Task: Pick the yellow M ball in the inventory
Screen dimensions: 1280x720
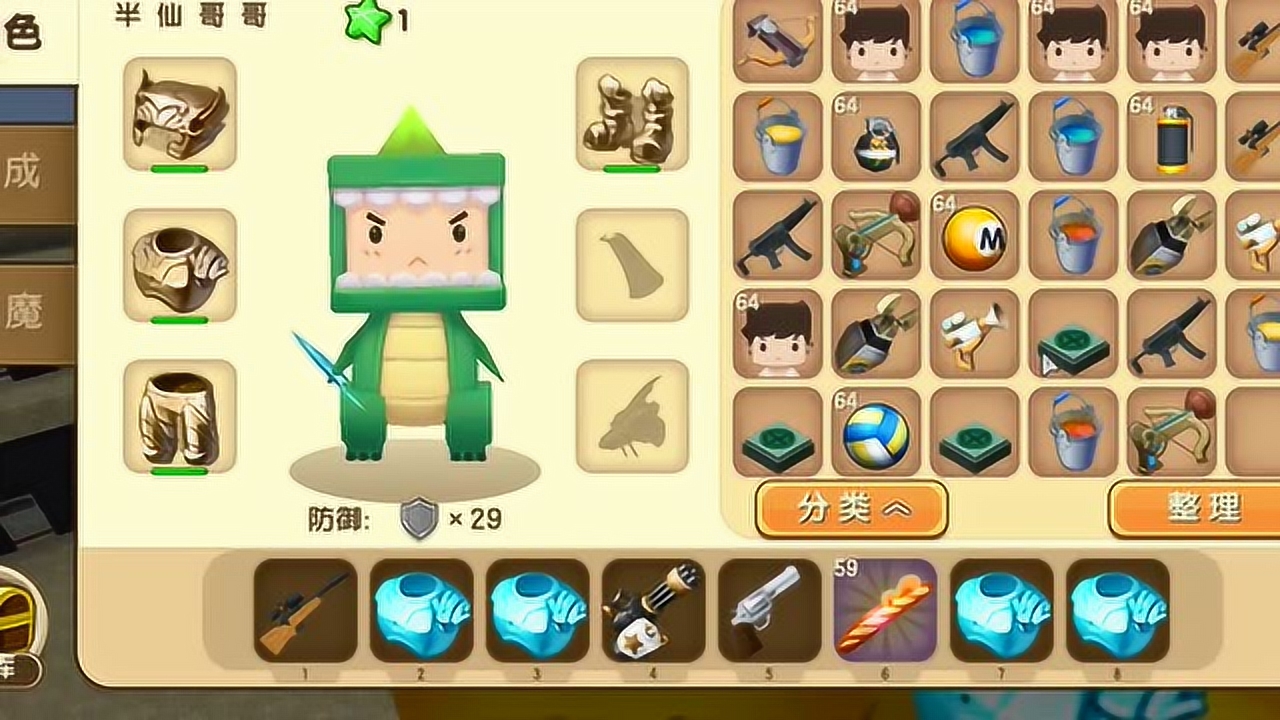Action: (975, 236)
